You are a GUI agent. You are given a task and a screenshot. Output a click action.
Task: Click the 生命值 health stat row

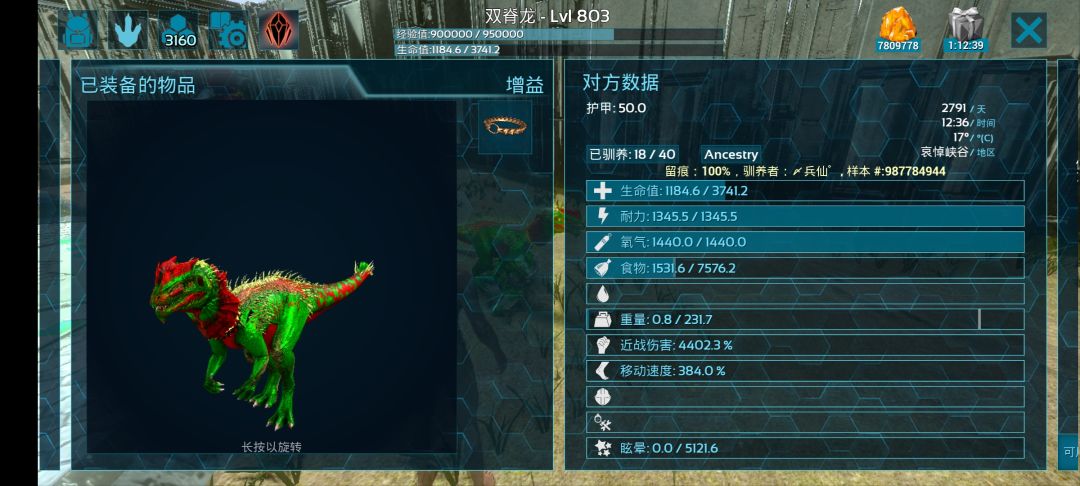point(805,191)
